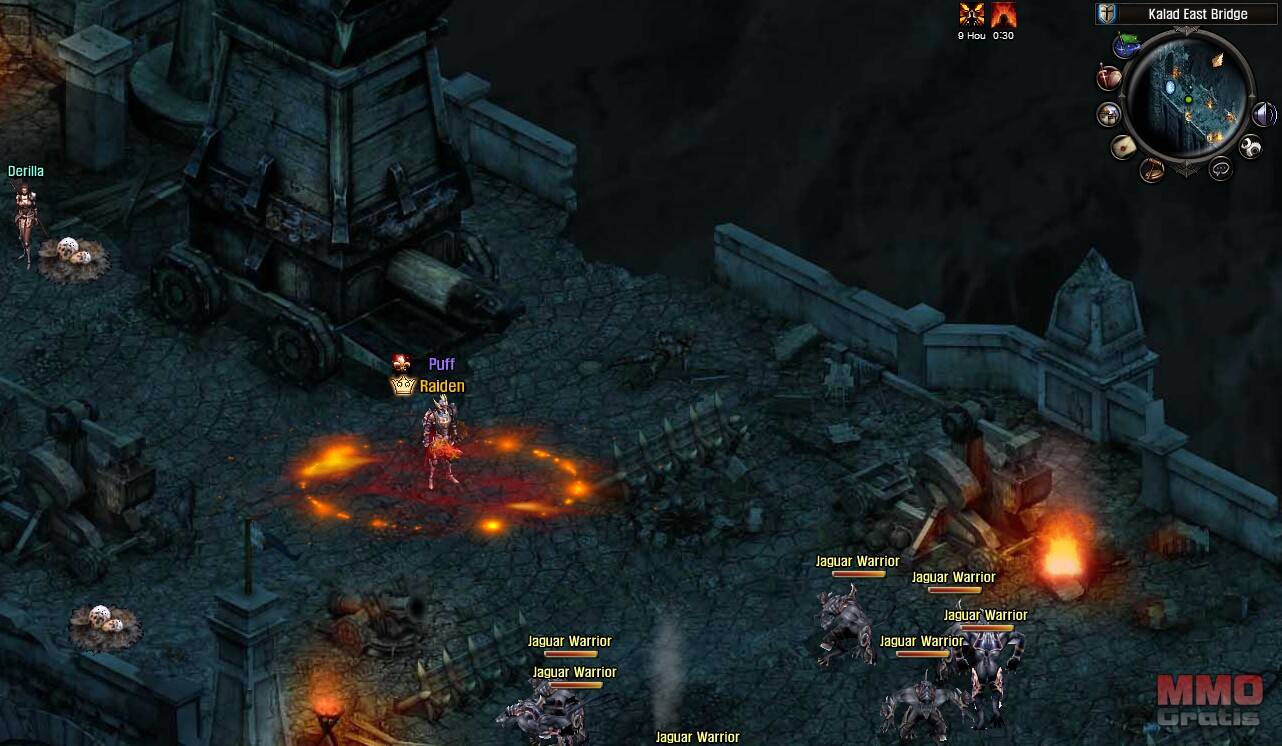The height and width of the screenshot is (746, 1282).
Task: Toggle the sound speaker icon
Action: [1264, 114]
